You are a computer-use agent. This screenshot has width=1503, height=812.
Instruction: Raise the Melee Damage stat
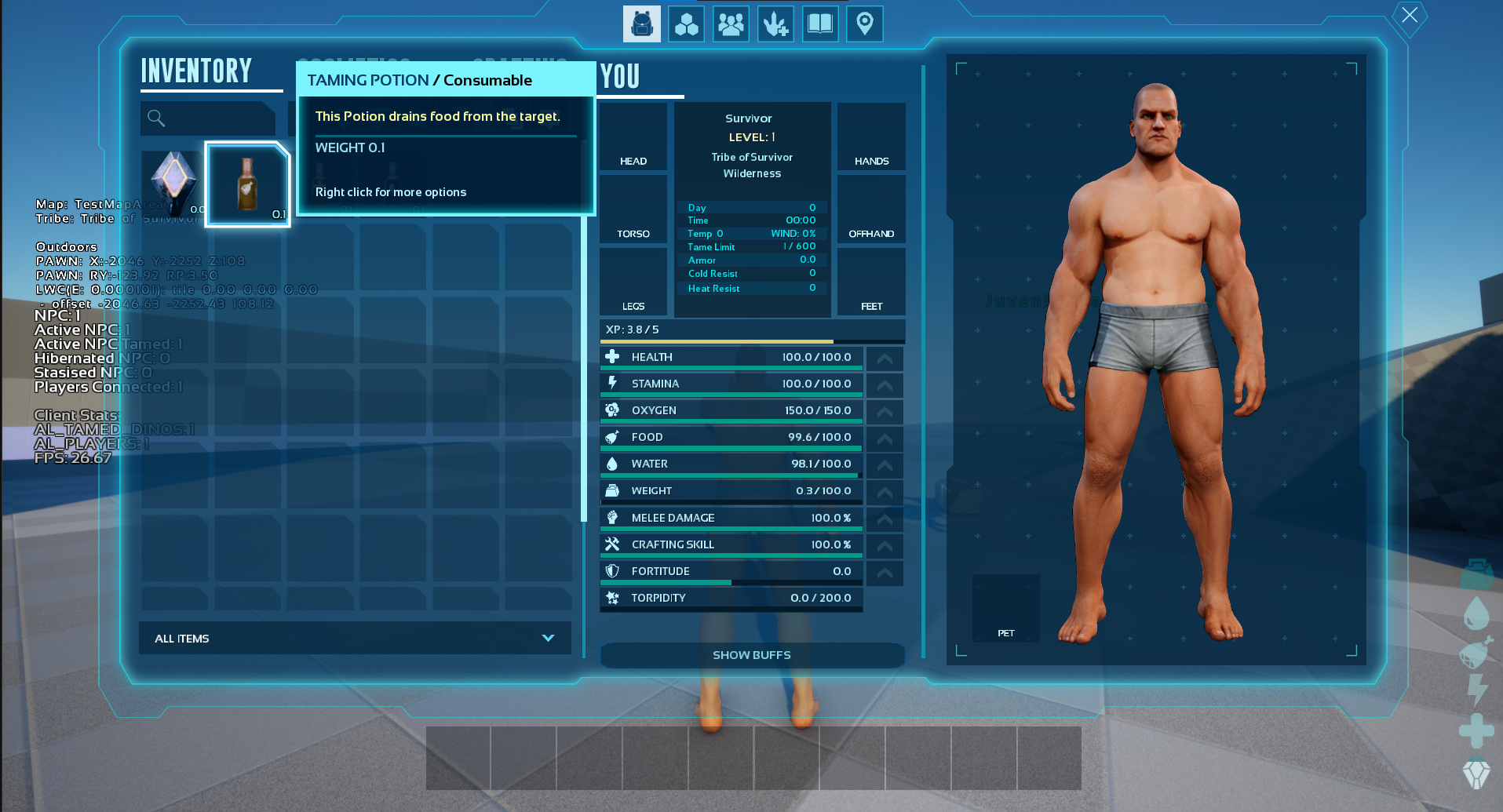click(885, 519)
